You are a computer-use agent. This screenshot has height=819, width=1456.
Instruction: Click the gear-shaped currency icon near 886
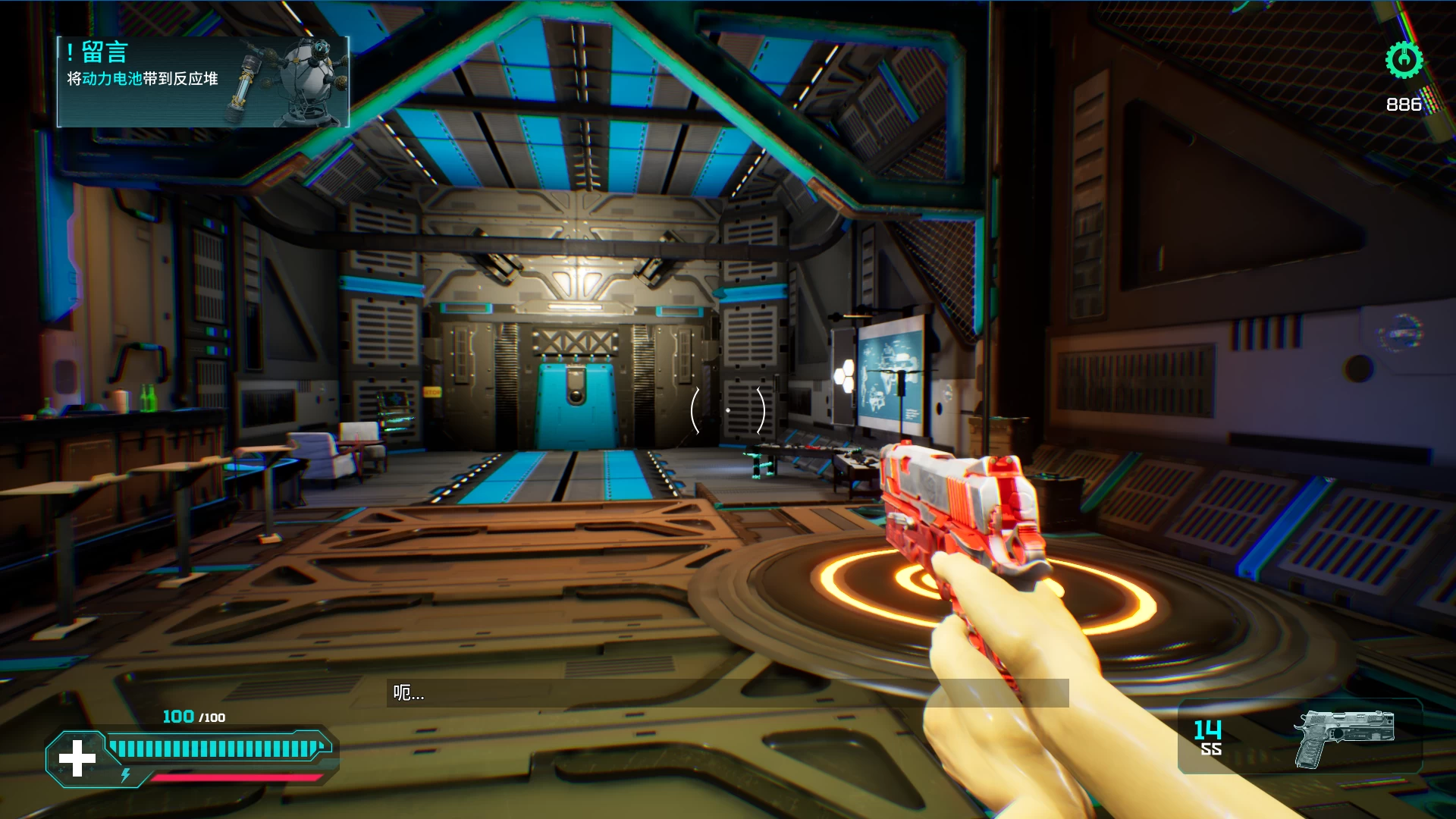coord(1404,59)
